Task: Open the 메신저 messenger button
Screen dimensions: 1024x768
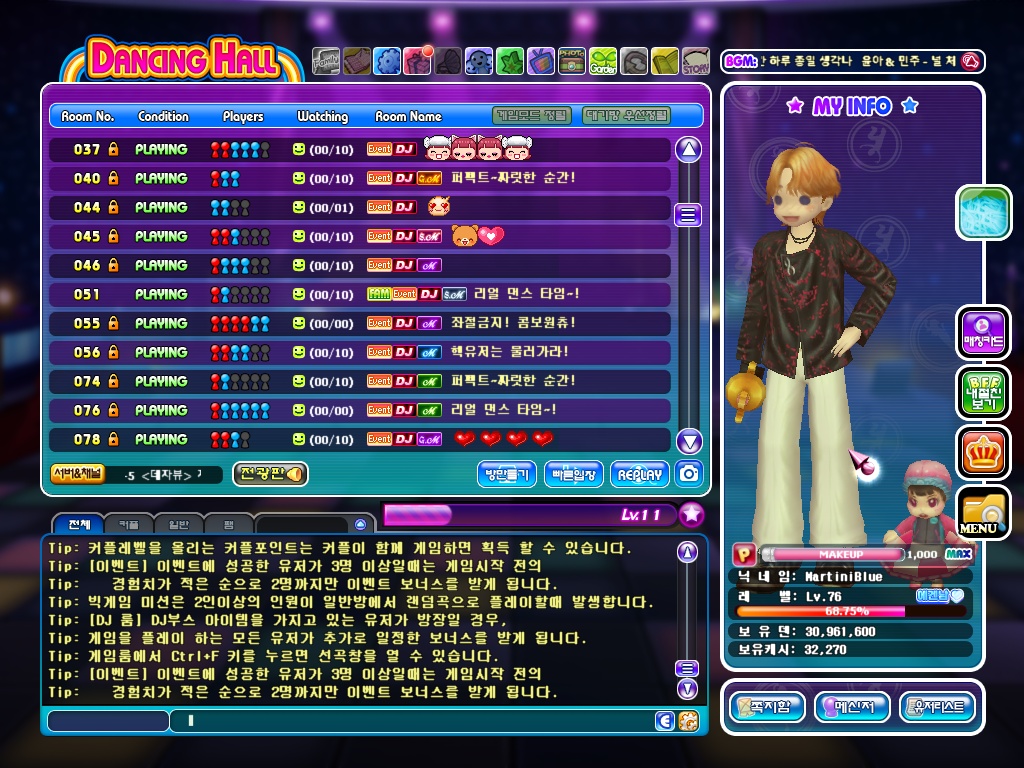Action: (852, 707)
